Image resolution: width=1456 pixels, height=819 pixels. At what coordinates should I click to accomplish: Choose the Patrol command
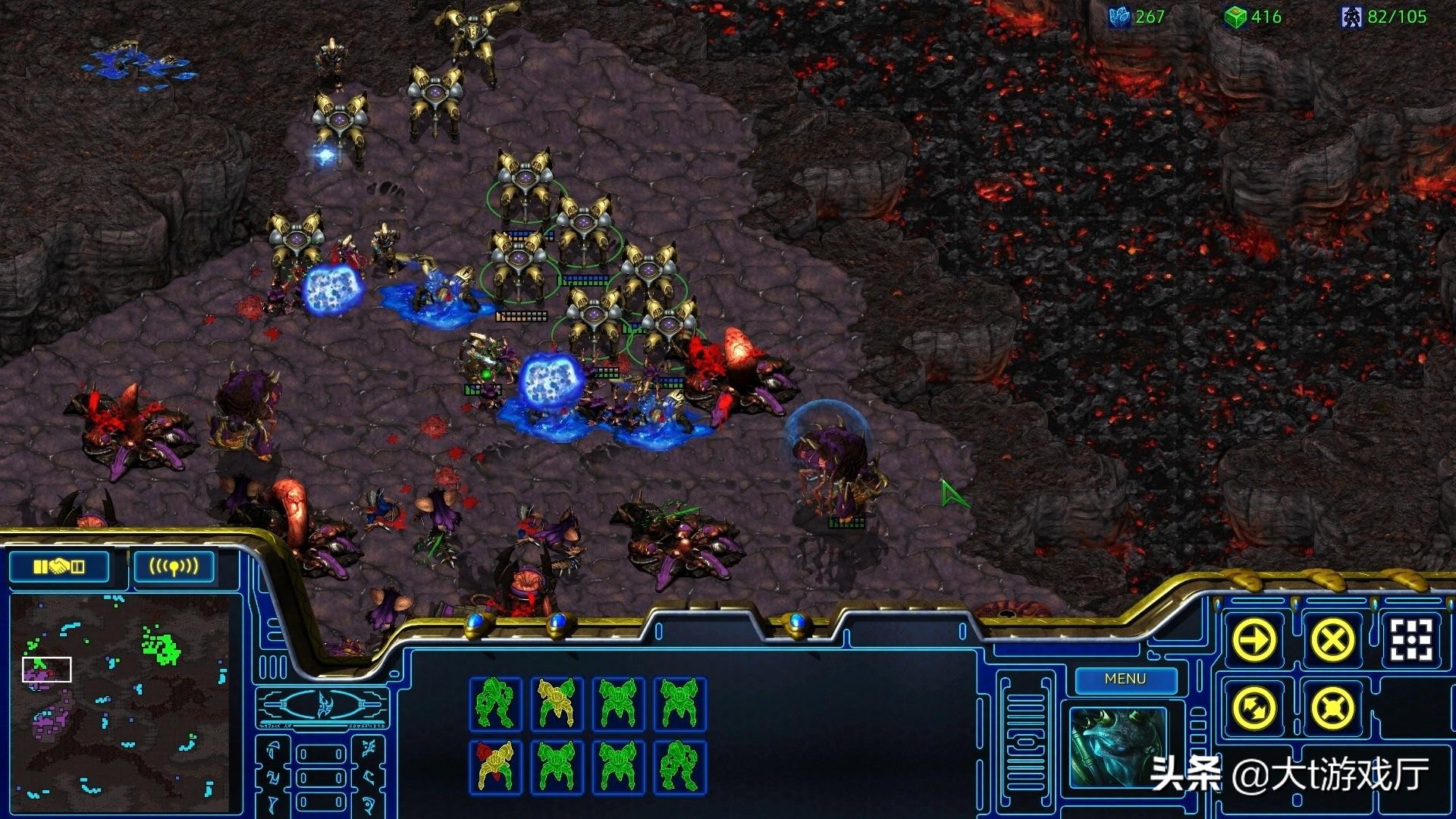coord(1255,709)
